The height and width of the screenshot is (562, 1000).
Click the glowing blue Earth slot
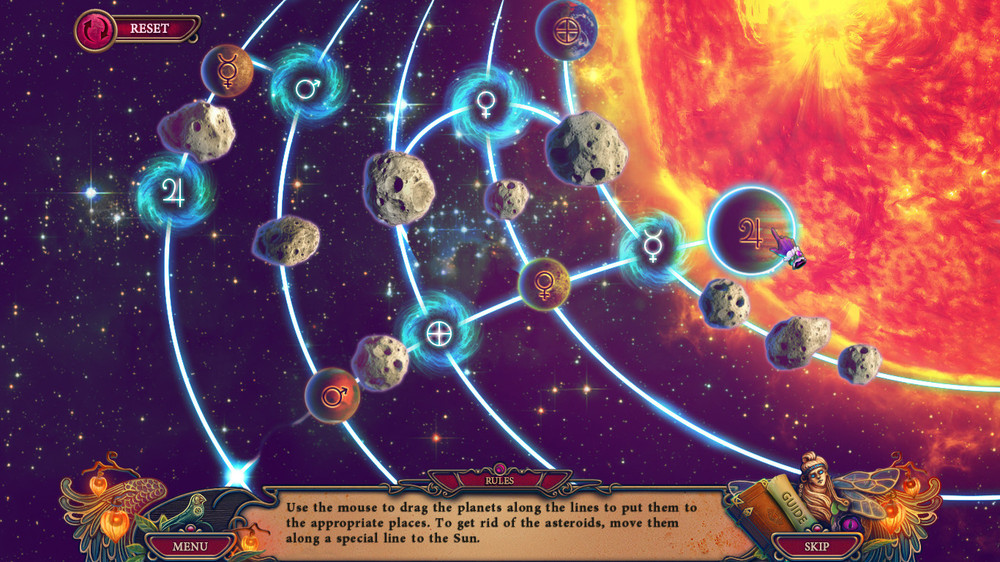click(438, 333)
